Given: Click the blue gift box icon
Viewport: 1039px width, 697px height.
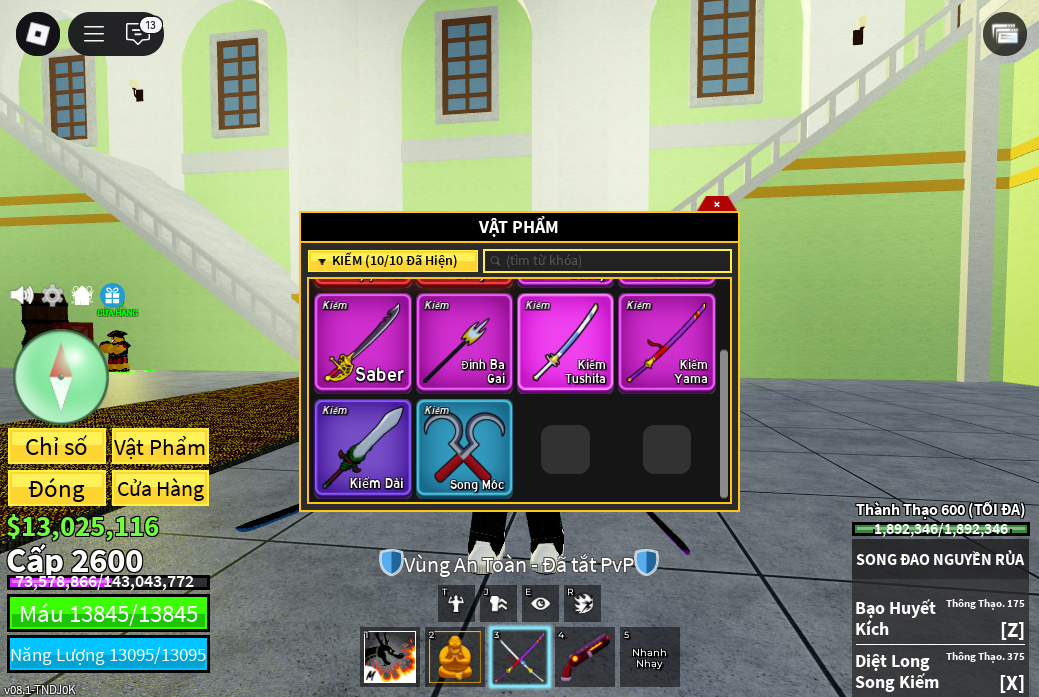Looking at the screenshot, I should pyautogui.click(x=112, y=296).
